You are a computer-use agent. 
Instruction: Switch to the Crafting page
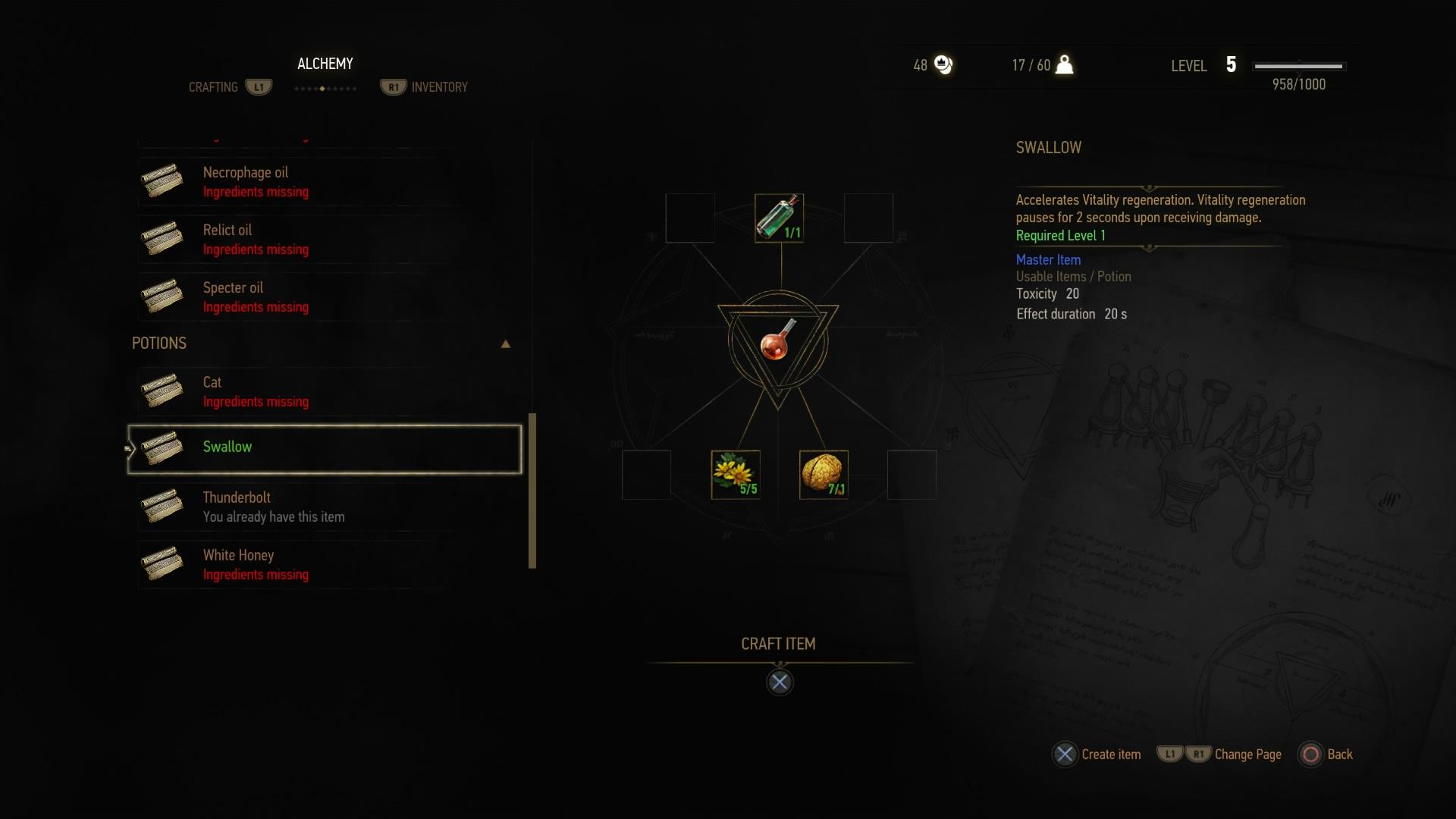(x=214, y=87)
